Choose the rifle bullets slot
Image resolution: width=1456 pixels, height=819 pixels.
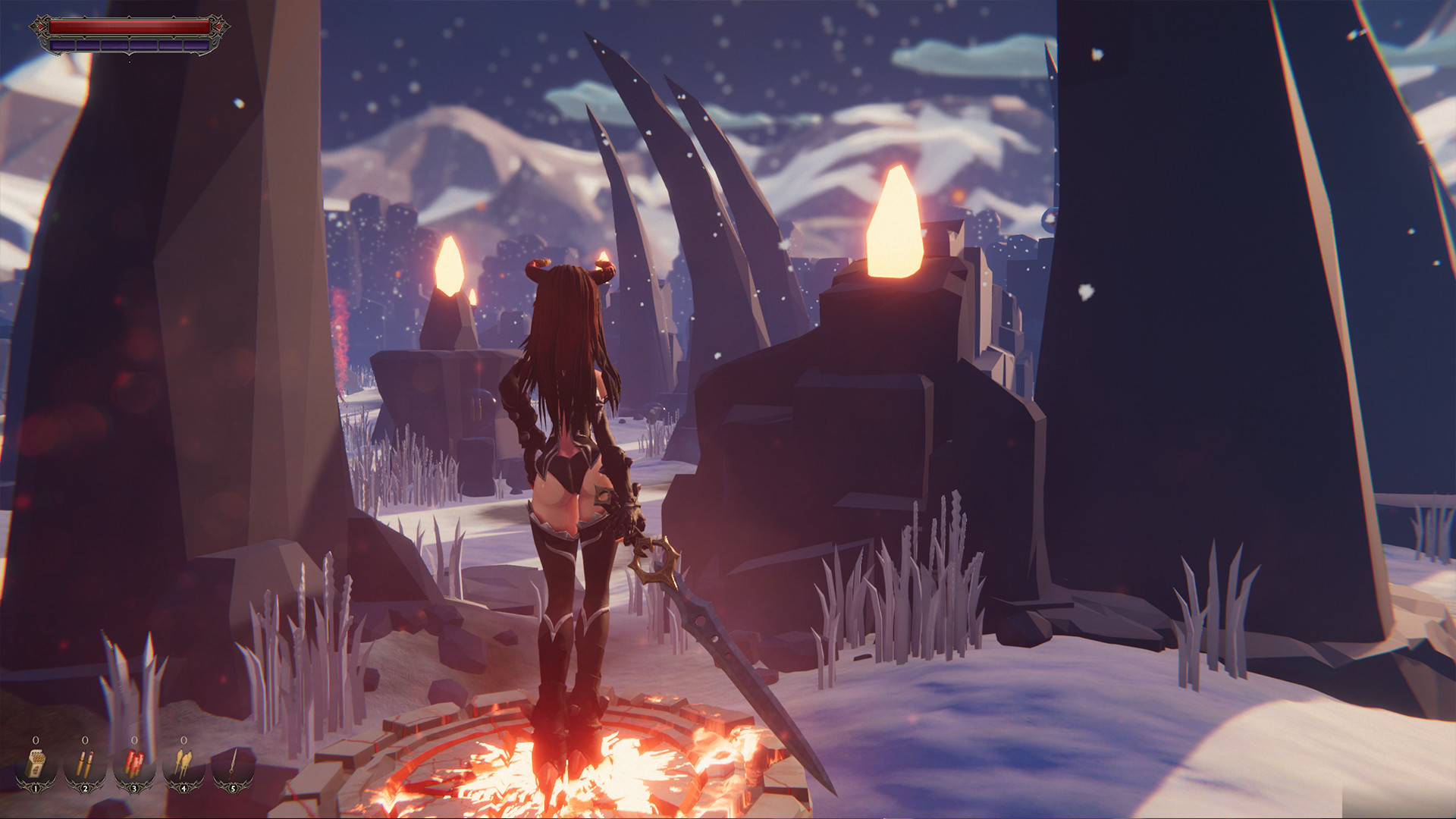click(85, 764)
